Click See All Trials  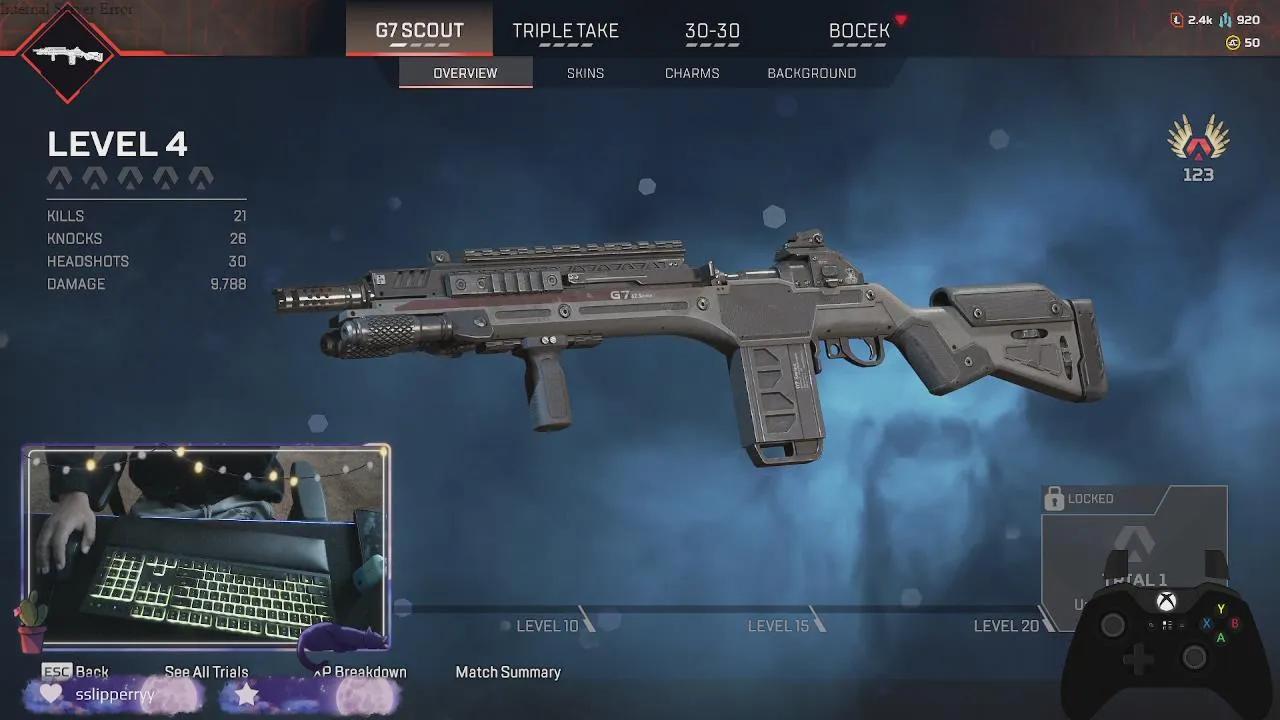(x=207, y=672)
